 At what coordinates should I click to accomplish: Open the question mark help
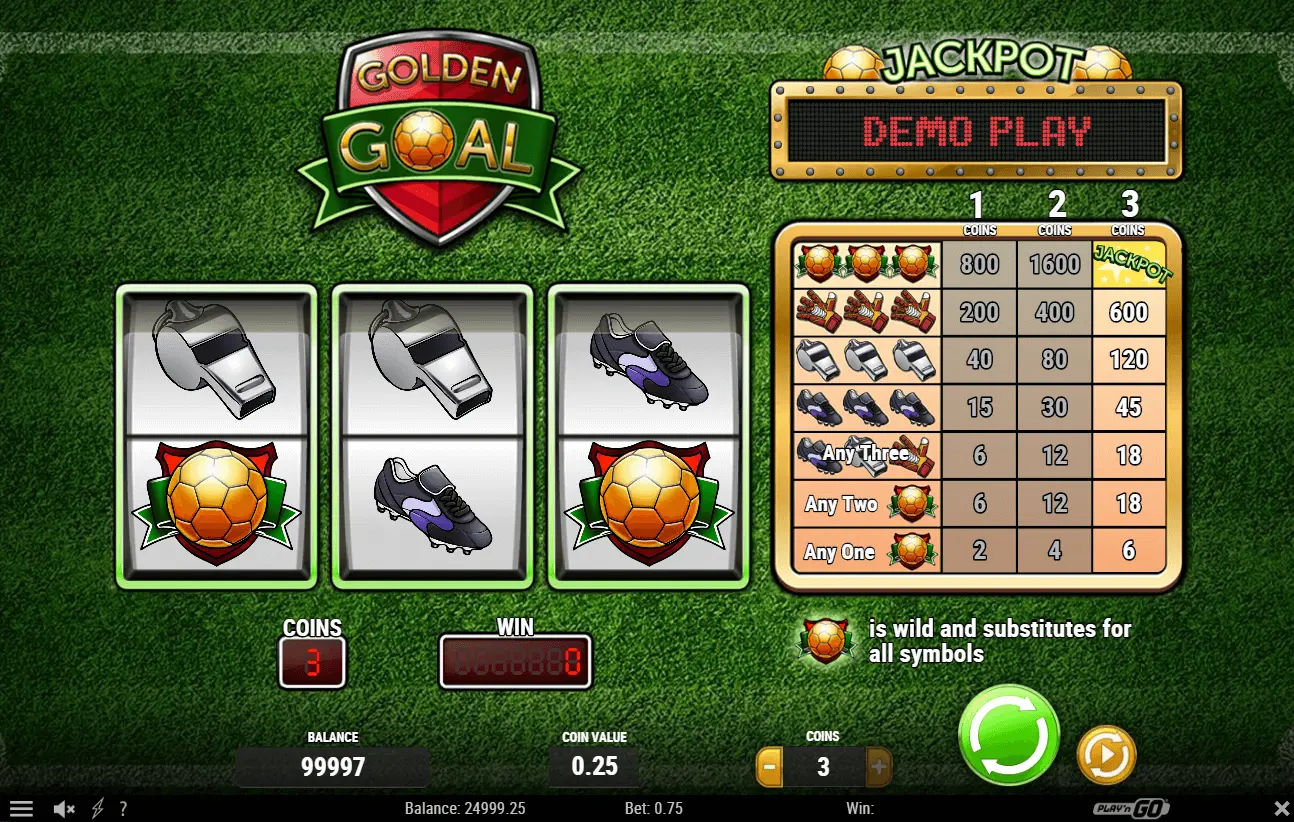[x=123, y=808]
